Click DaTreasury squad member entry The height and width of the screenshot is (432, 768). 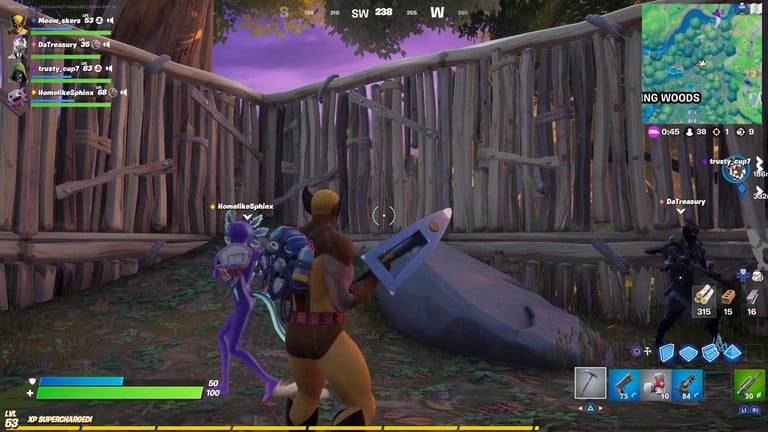coord(60,44)
